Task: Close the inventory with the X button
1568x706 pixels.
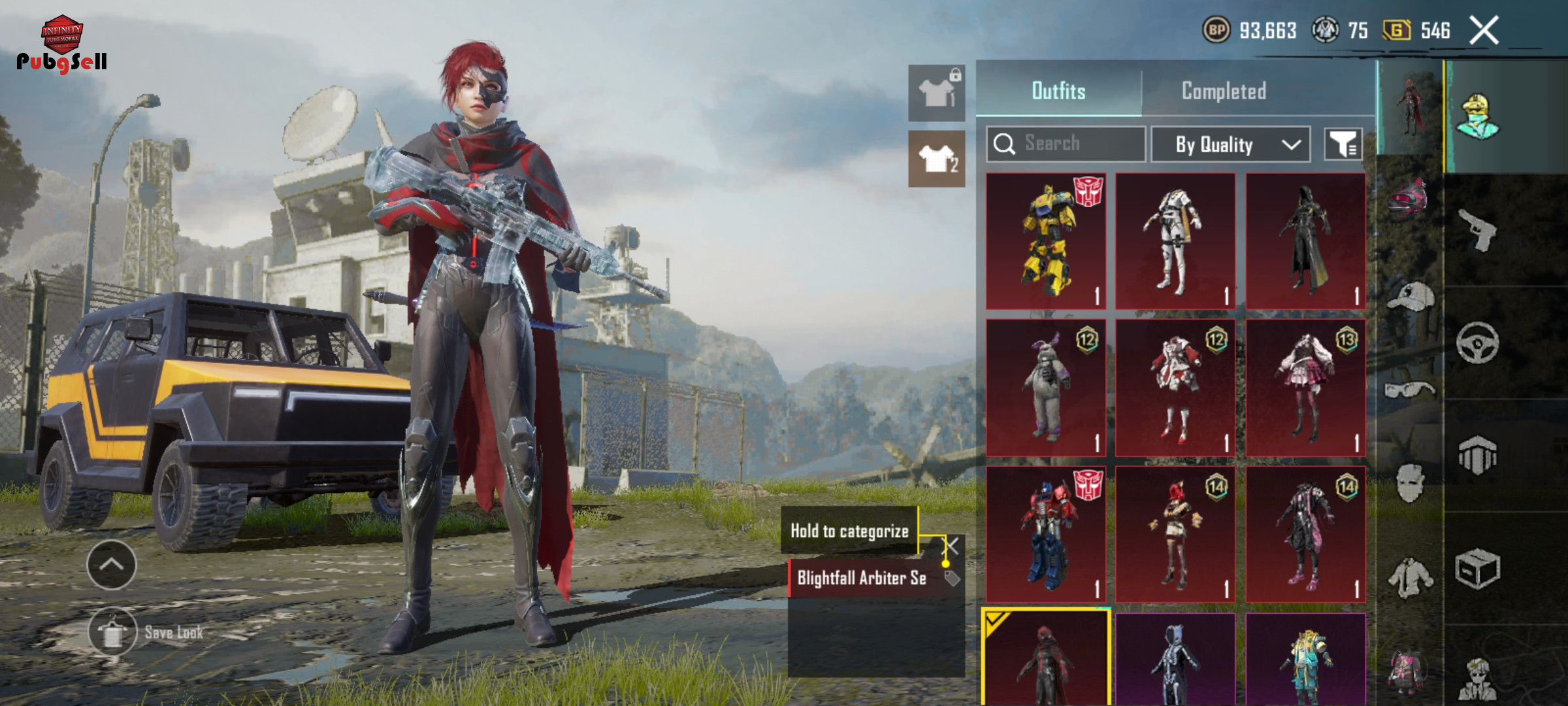Action: tap(1484, 31)
